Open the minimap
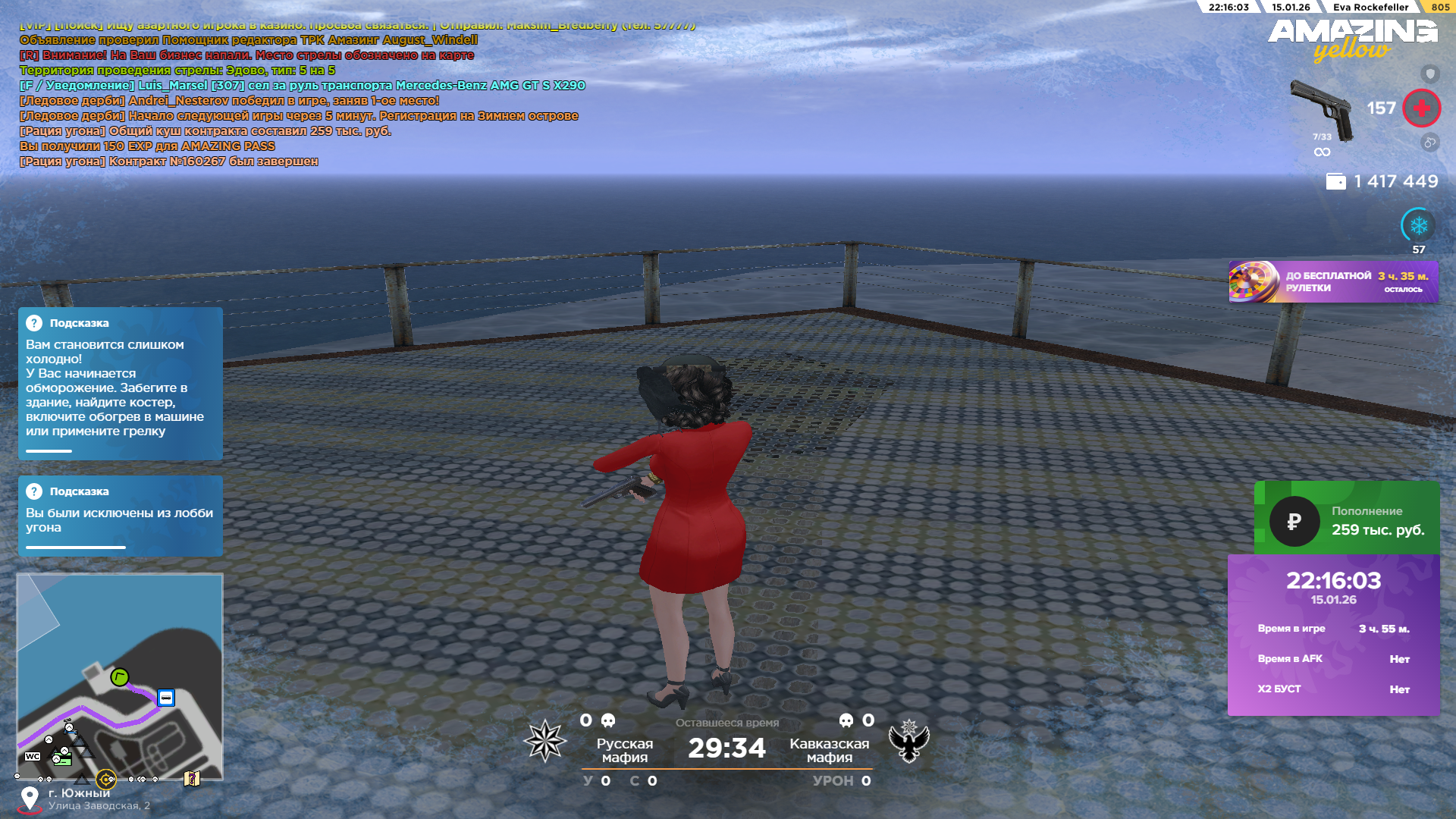1456x819 pixels. click(120, 676)
